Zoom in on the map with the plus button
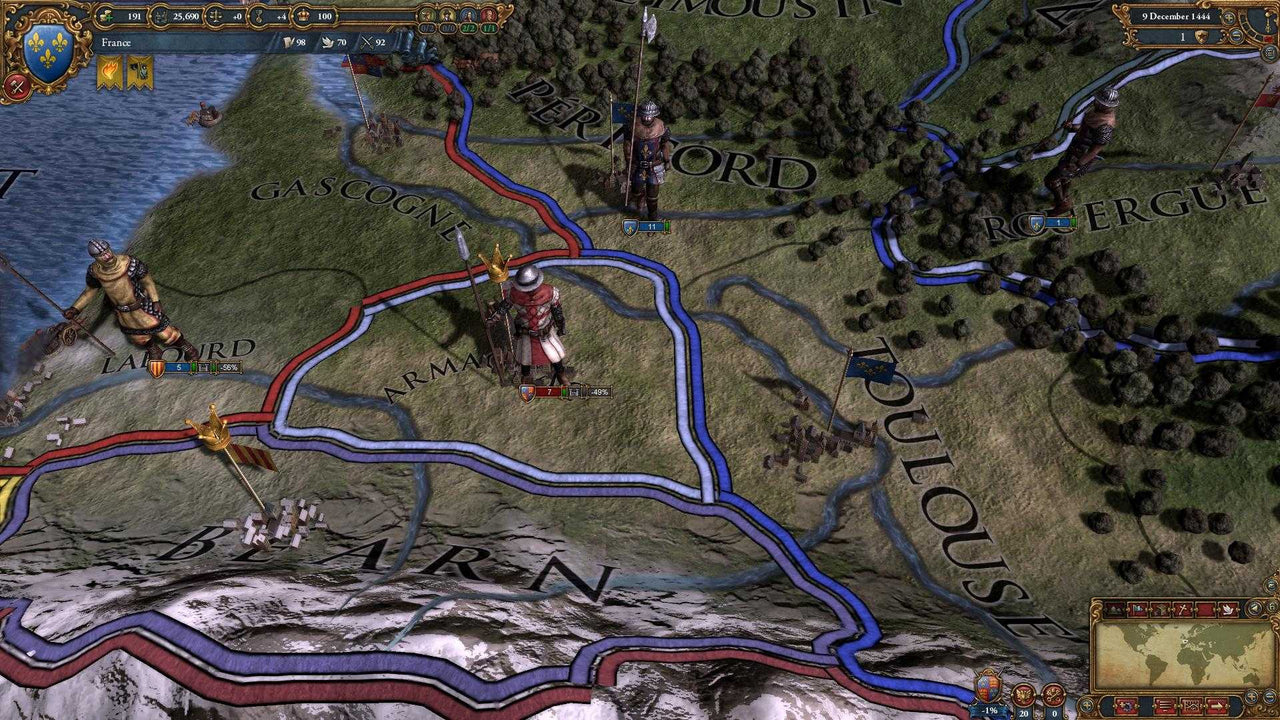1280x720 pixels. (x=1252, y=697)
